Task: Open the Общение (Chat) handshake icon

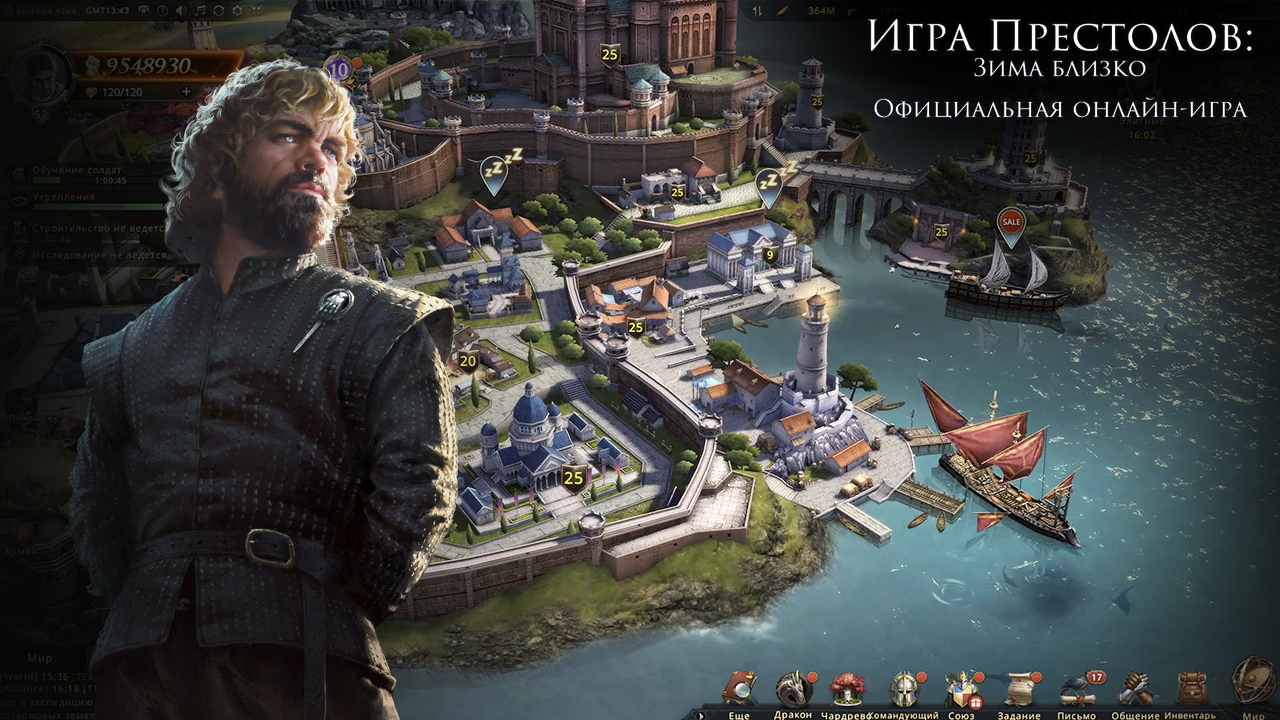Action: pos(1135,689)
